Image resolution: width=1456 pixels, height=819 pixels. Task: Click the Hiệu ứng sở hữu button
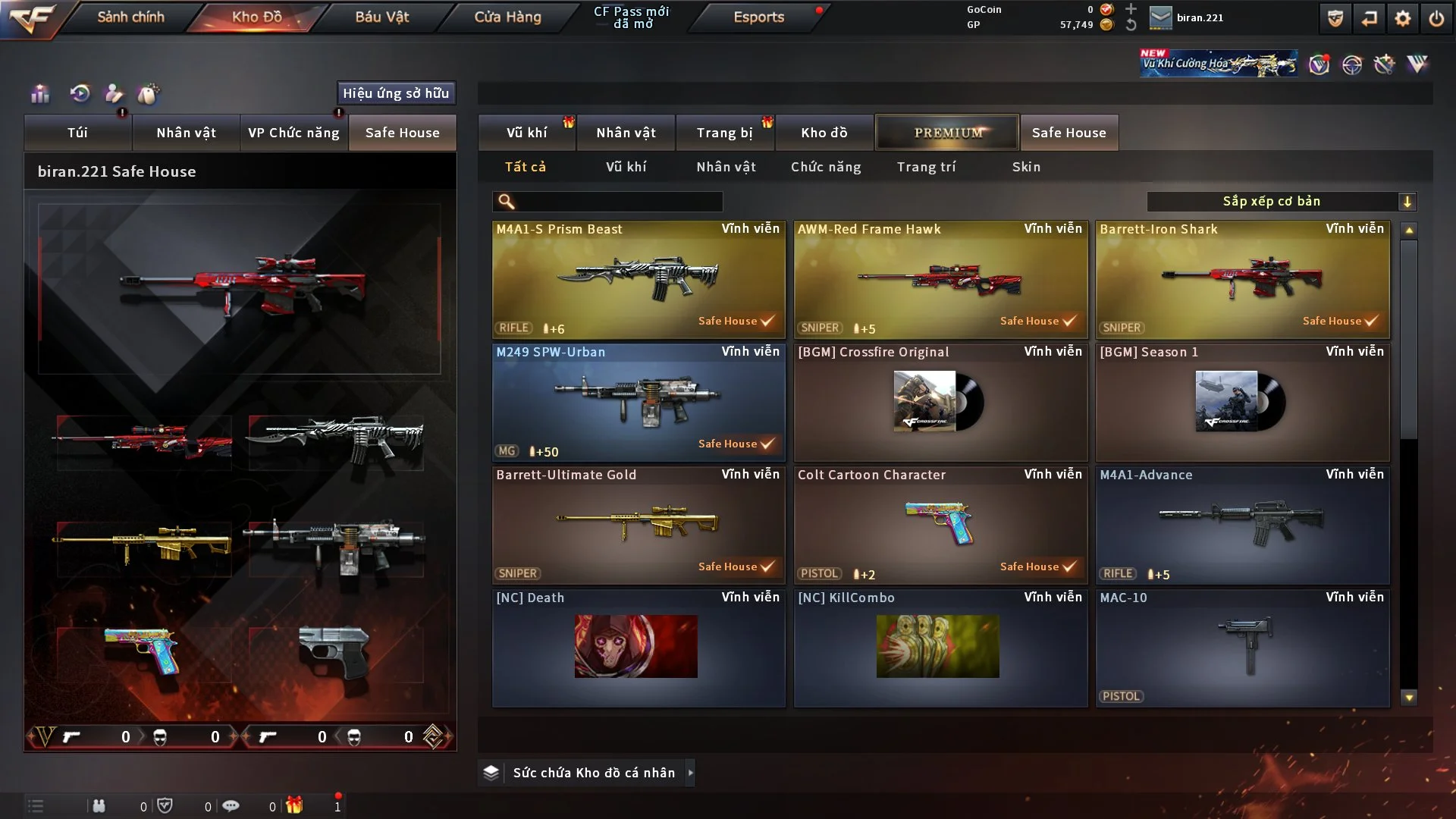395,93
